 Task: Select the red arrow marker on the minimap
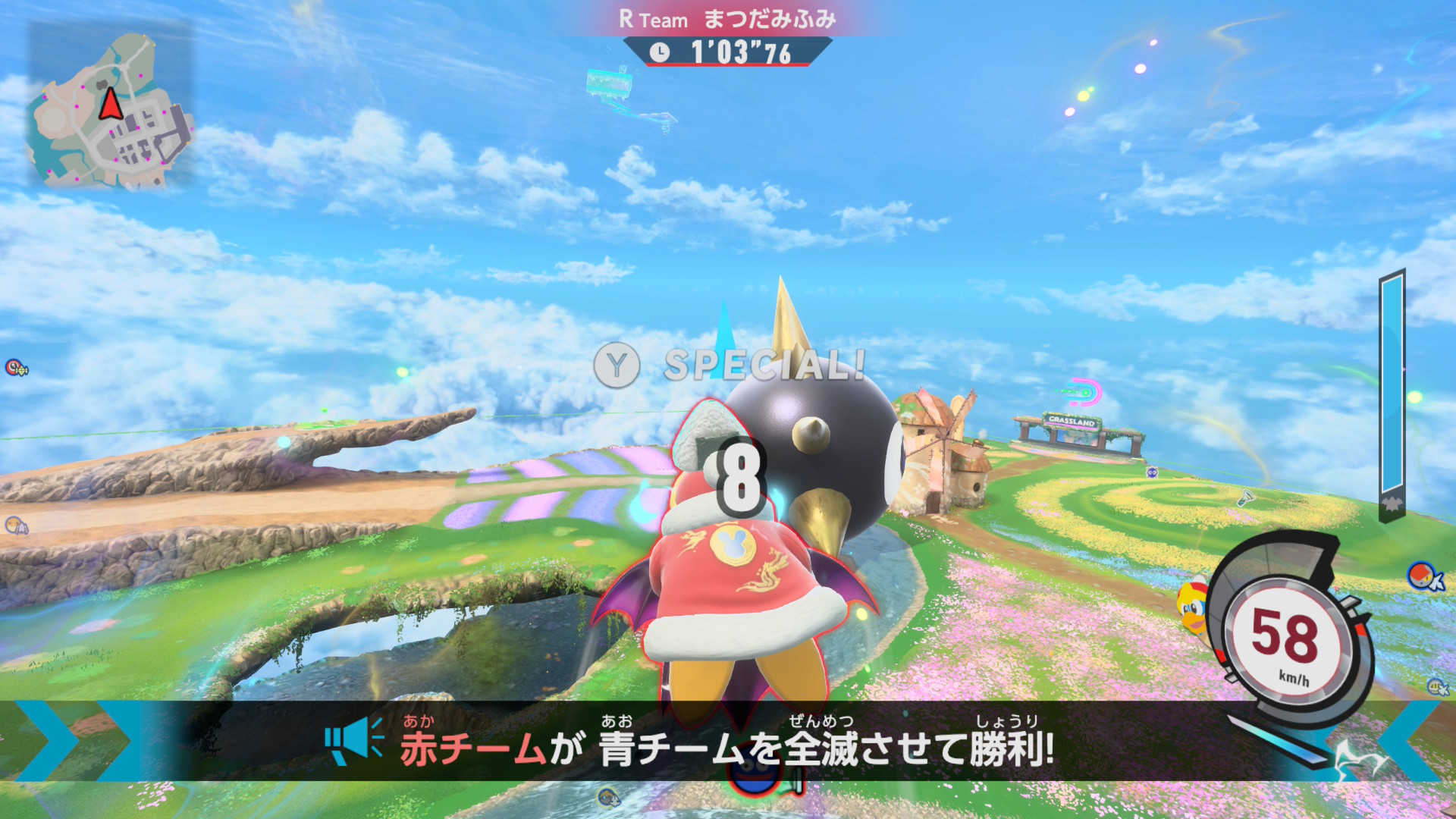(111, 104)
